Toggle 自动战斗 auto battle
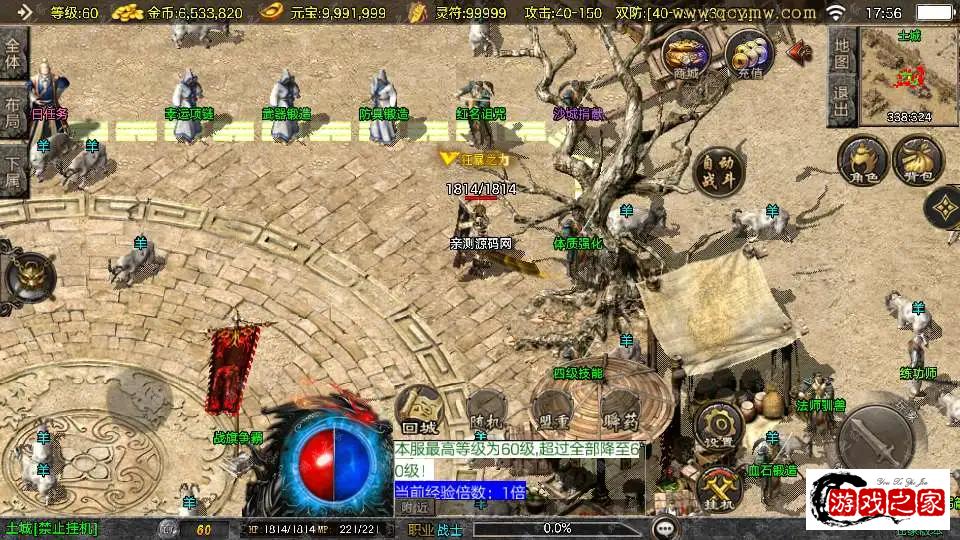The image size is (960, 540). point(717,169)
